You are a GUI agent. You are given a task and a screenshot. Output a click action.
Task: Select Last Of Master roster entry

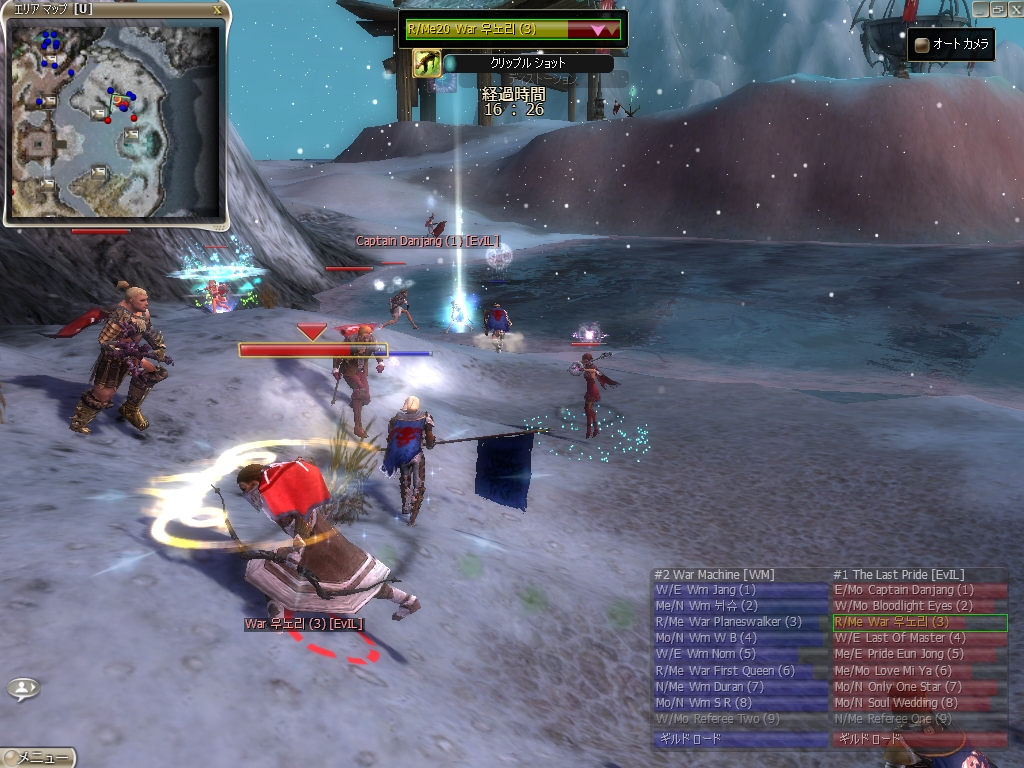[919, 638]
